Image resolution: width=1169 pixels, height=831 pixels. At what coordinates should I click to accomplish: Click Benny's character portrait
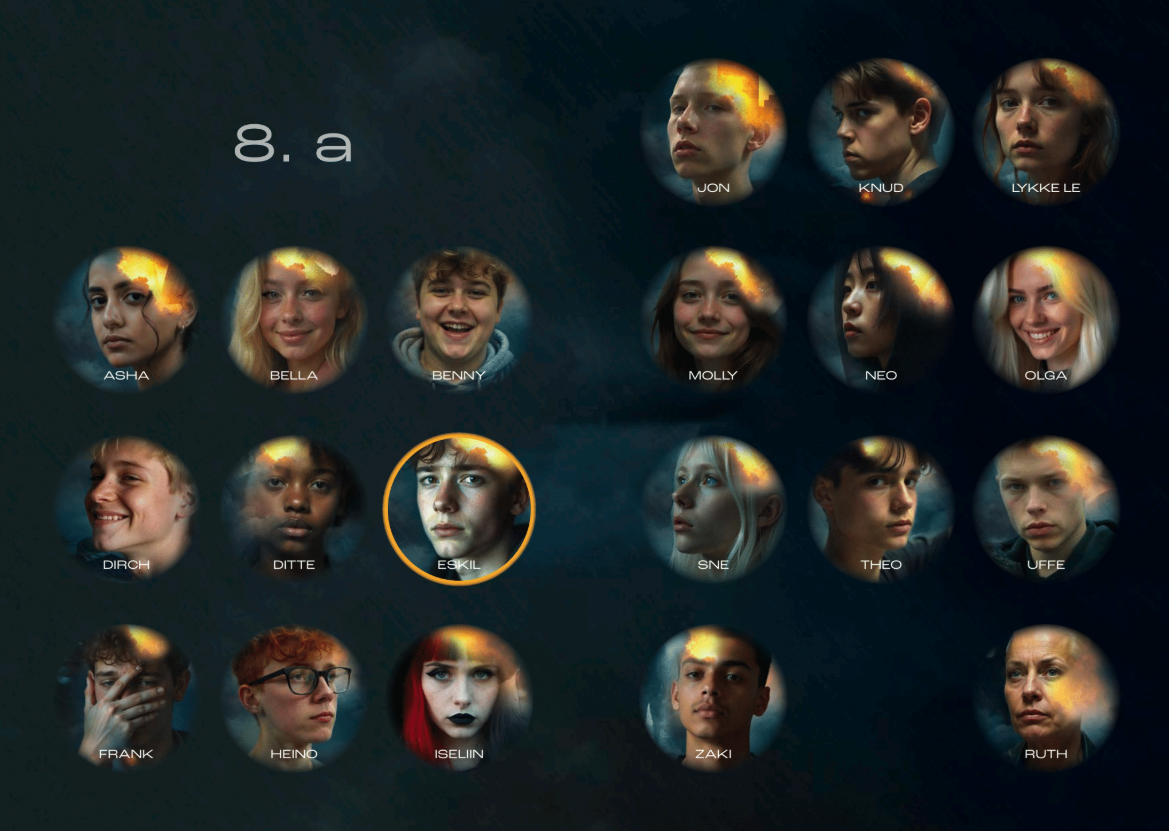459,318
